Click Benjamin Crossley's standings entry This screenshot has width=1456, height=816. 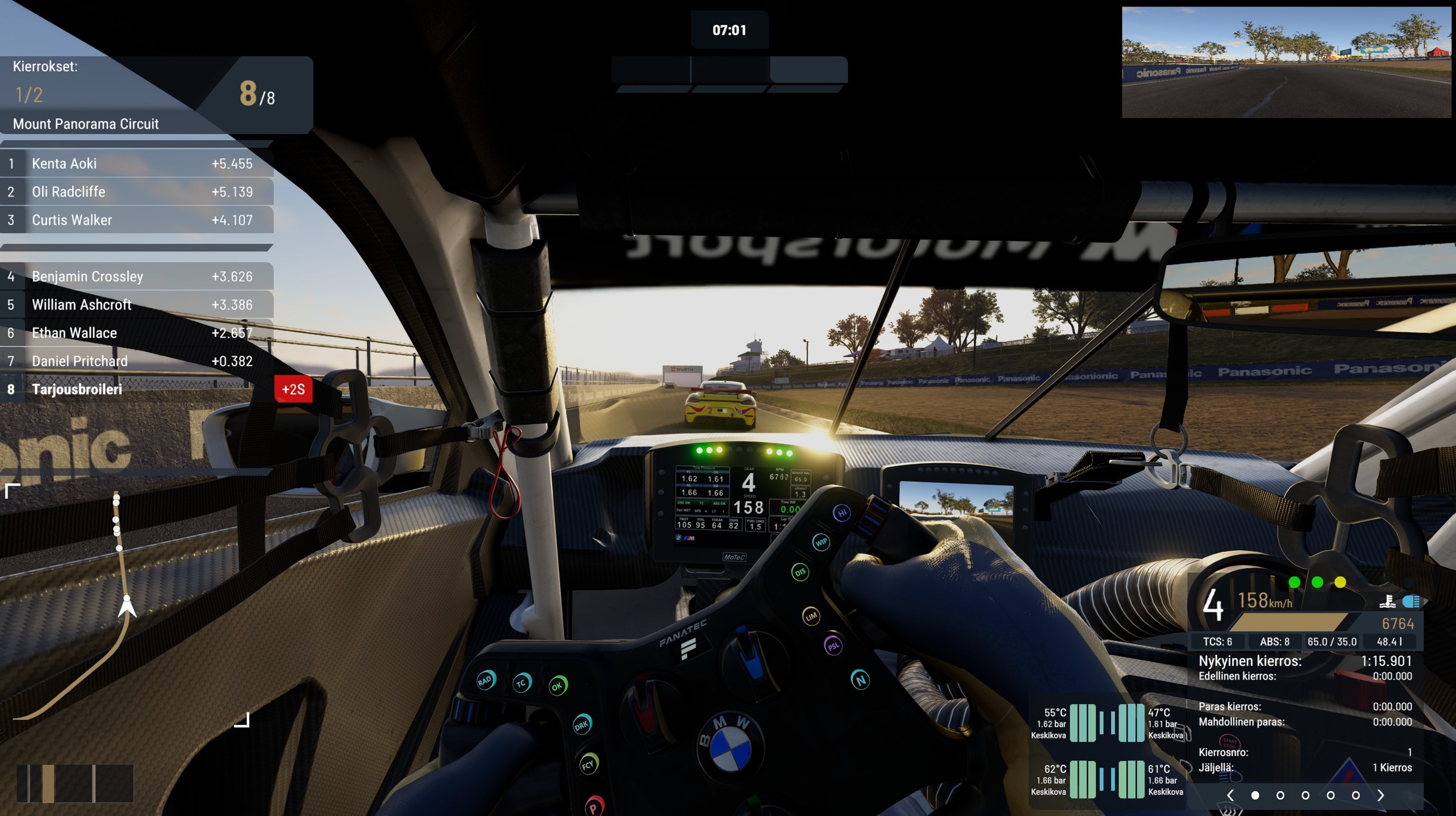(137, 277)
